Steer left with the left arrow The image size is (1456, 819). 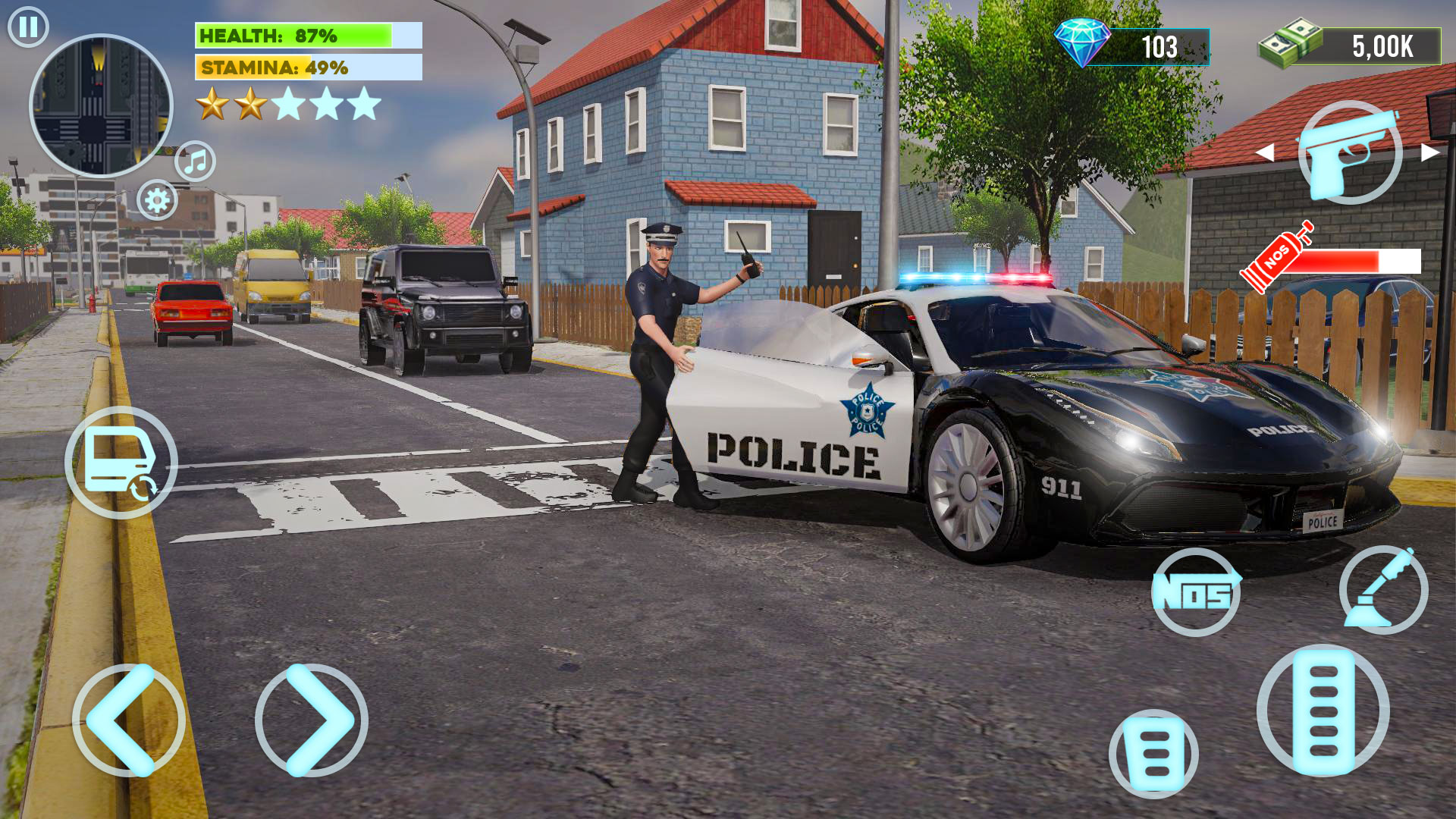tap(128, 720)
